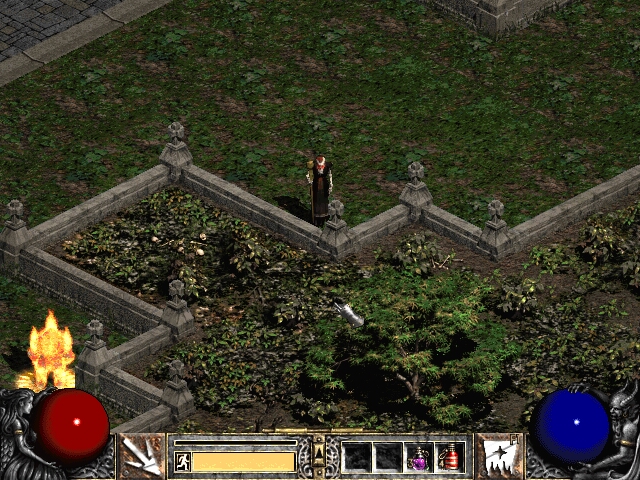Use the red potion in the belt
This screenshot has width=640, height=480.
pos(449,457)
